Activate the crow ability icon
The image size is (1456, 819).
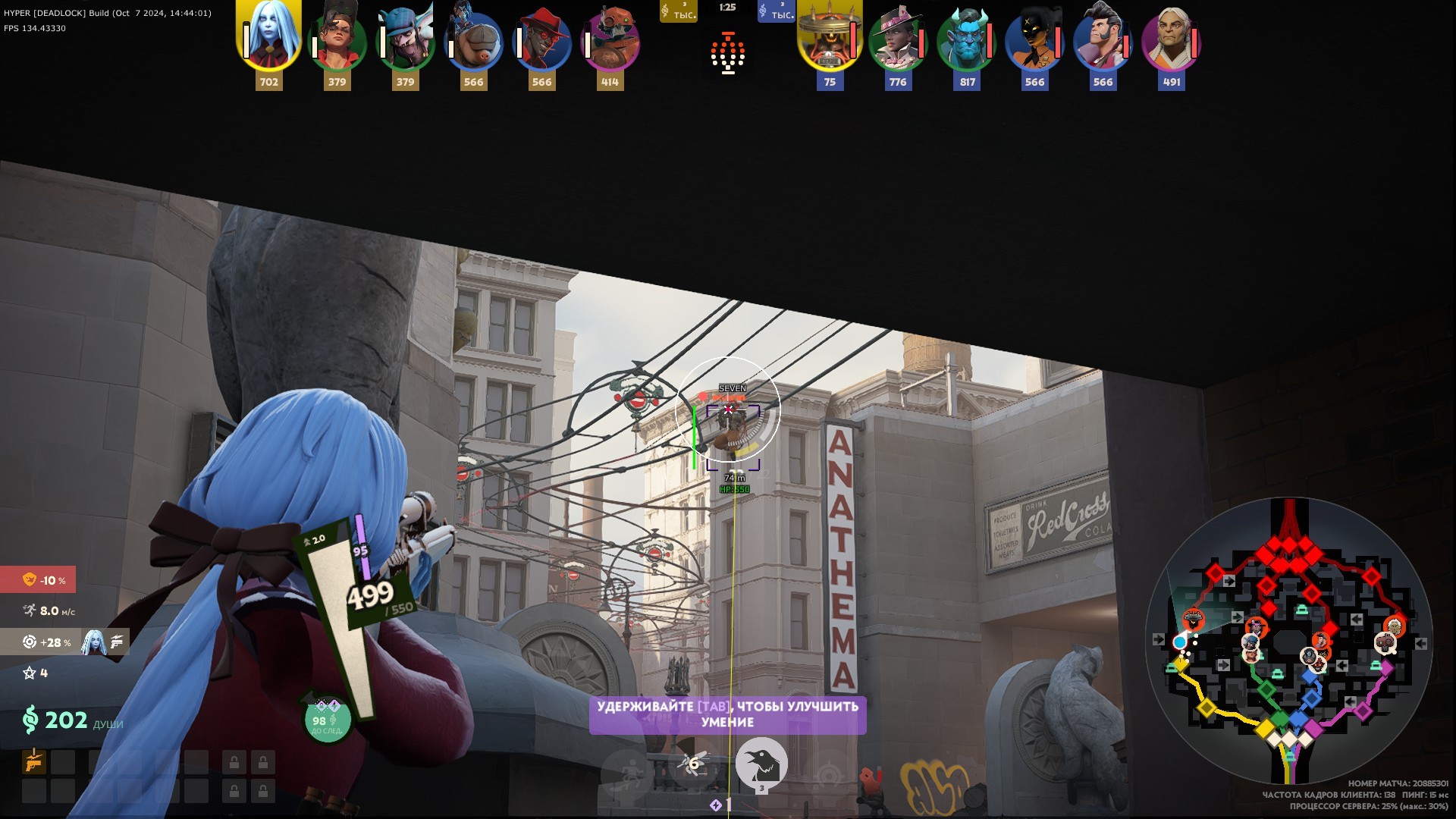point(761,764)
